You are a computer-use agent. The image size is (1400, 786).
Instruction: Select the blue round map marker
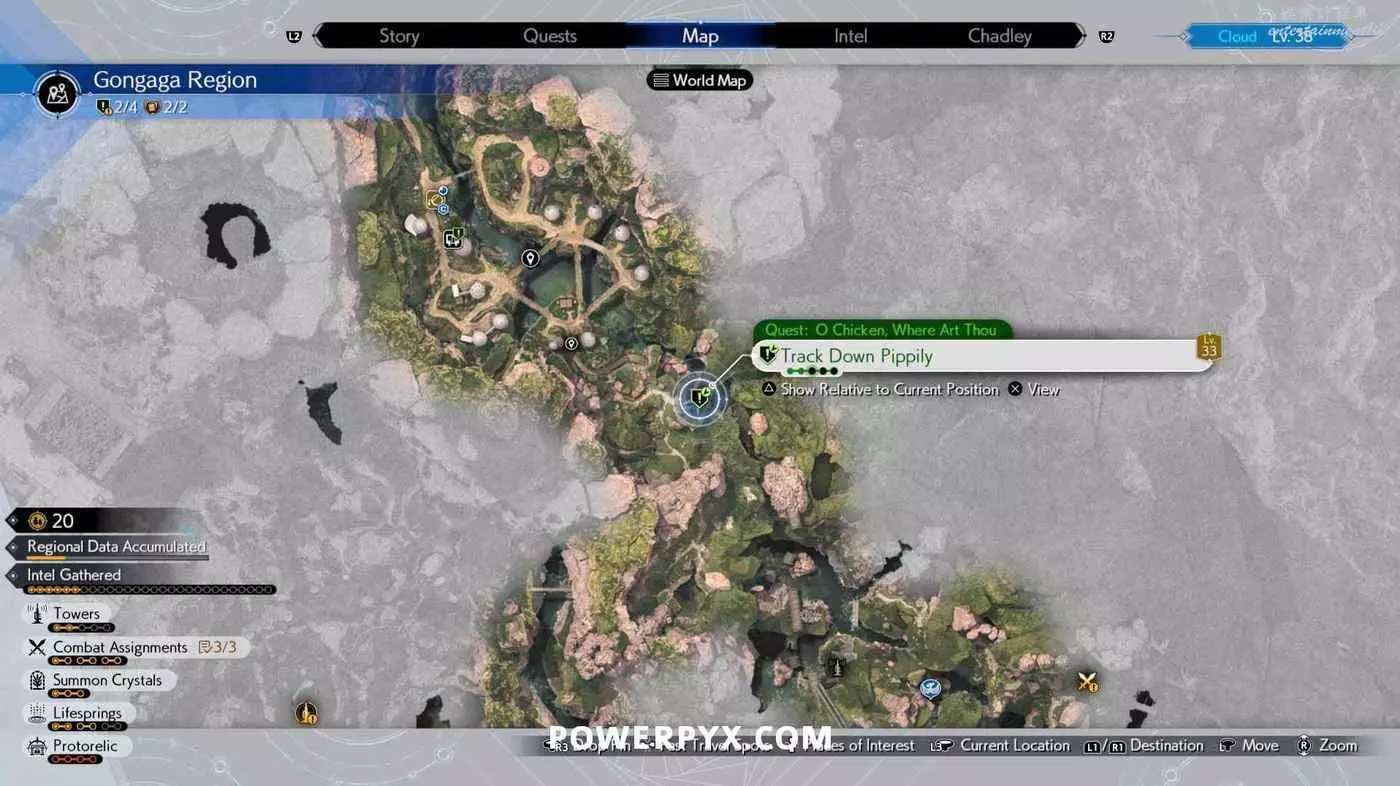[x=932, y=687]
